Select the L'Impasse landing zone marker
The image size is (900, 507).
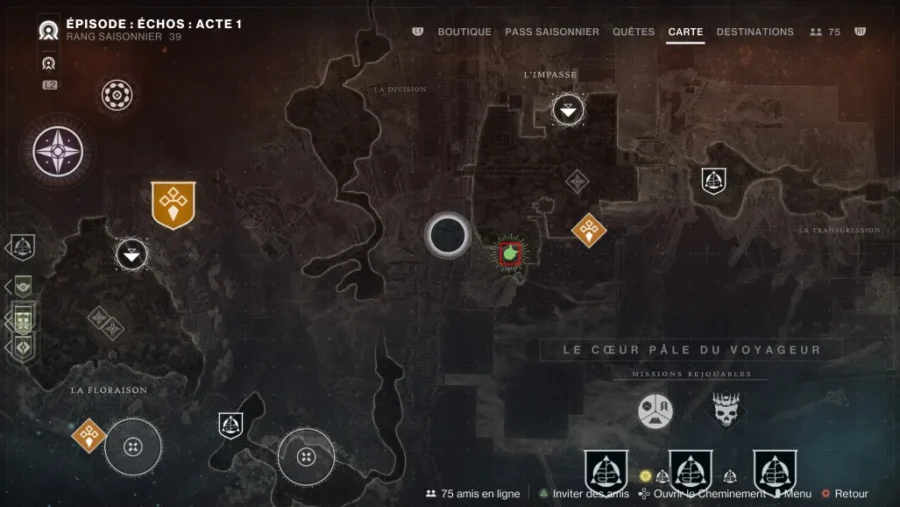(568, 110)
